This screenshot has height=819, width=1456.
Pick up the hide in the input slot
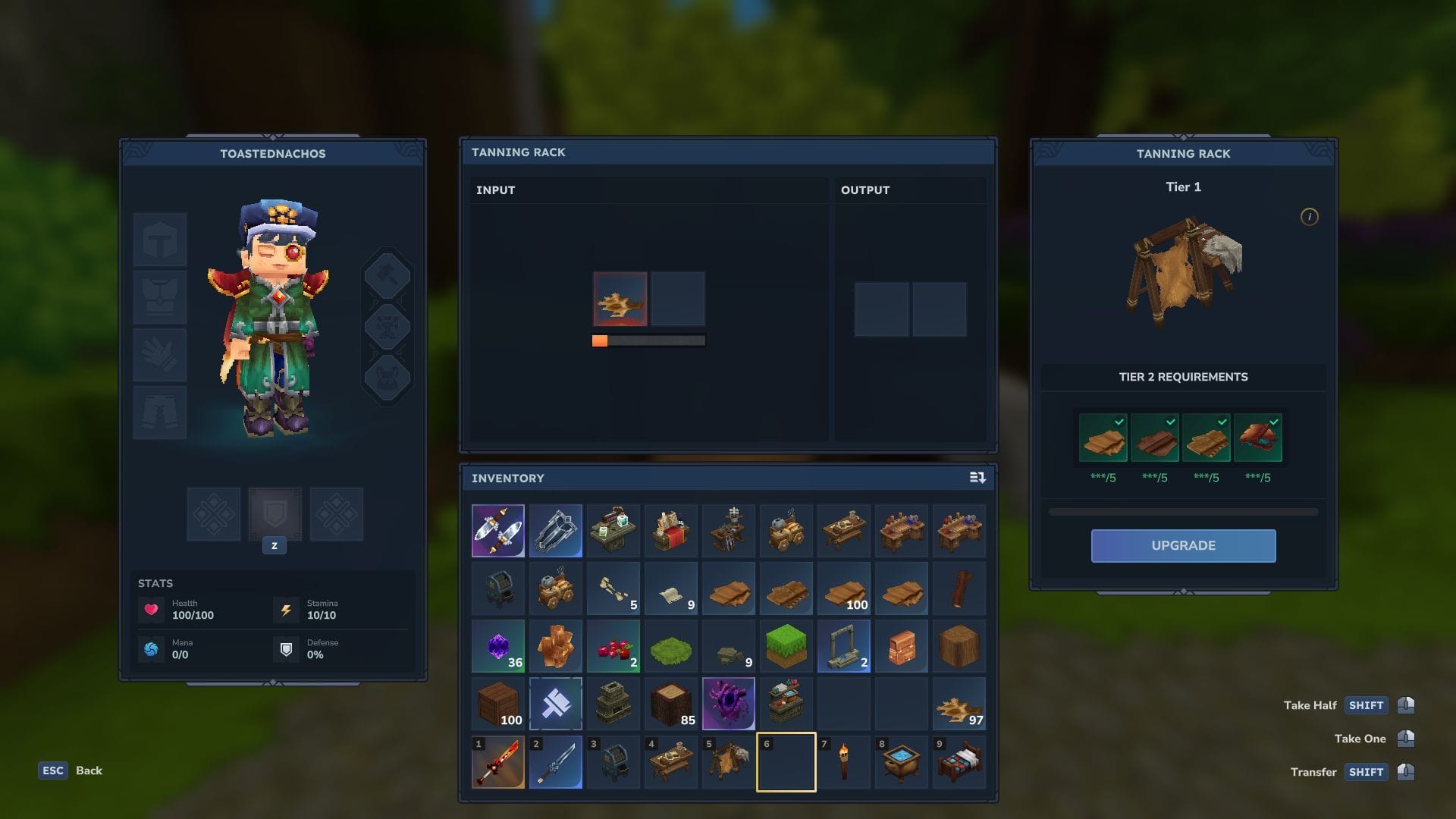pyautogui.click(x=620, y=299)
